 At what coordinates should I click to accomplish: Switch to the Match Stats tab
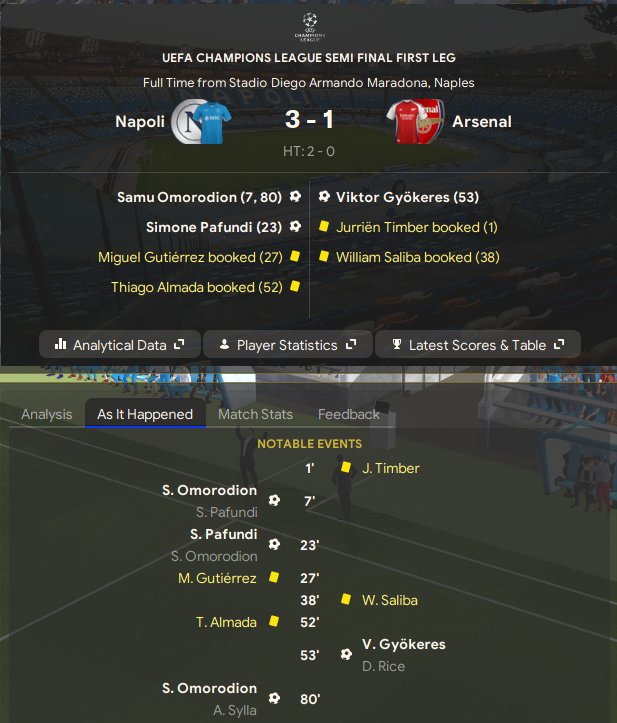pos(255,414)
